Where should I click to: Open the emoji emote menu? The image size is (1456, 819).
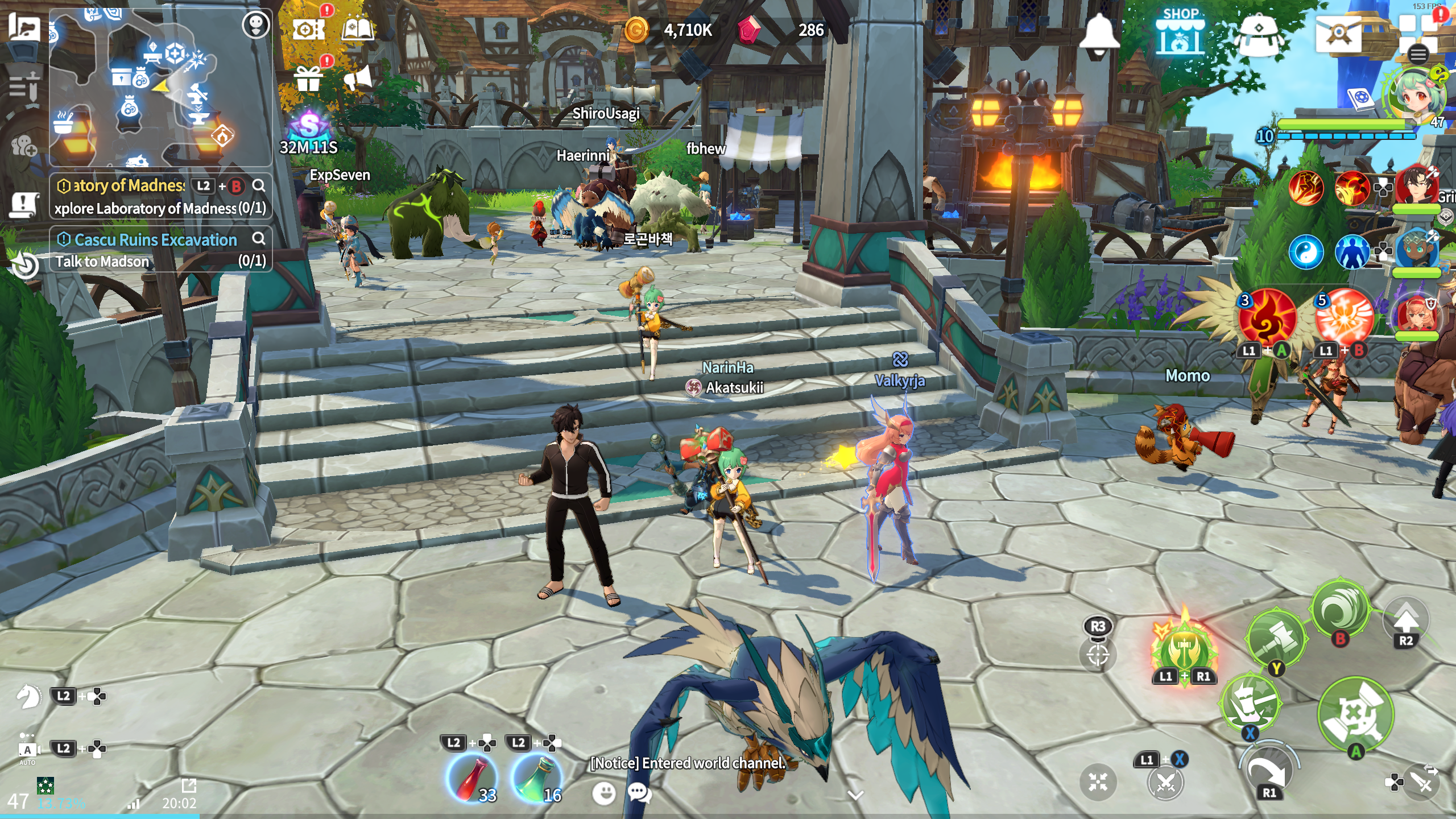pyautogui.click(x=604, y=792)
